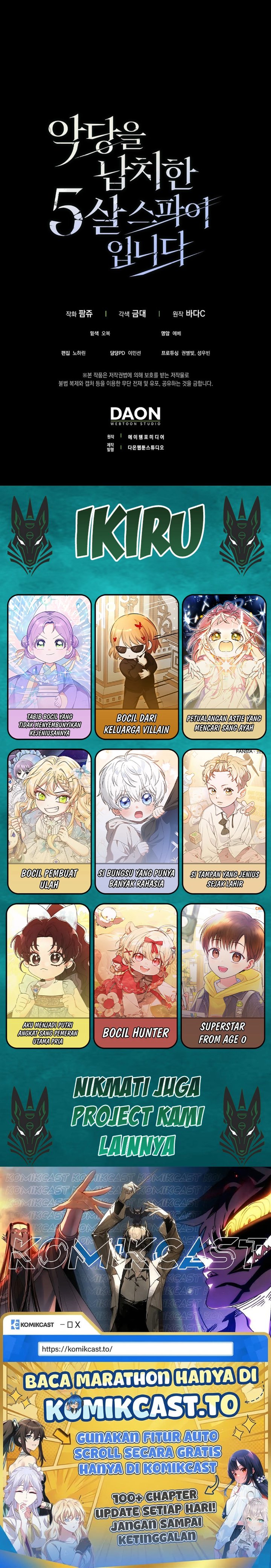Choose Petualangan Astie Yang Mencari Sang Ayah
This screenshot has height=1568, width=271.
click(x=224, y=666)
